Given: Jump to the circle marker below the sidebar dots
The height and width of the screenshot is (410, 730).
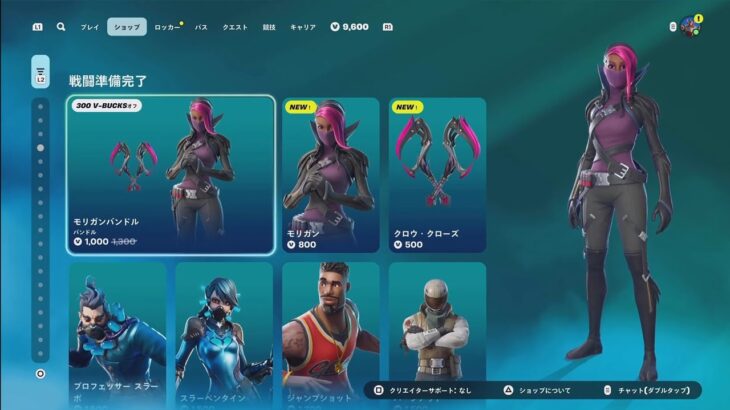Looking at the screenshot, I should pyautogui.click(x=40, y=374).
